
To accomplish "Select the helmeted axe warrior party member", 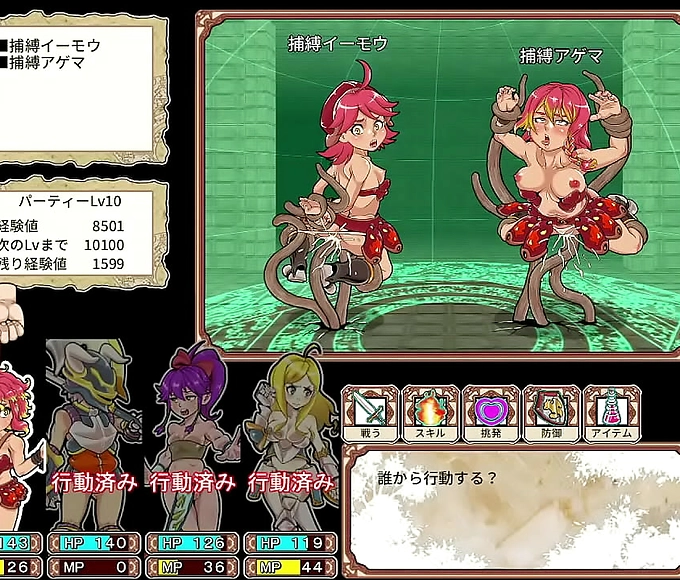I will [x=93, y=420].
